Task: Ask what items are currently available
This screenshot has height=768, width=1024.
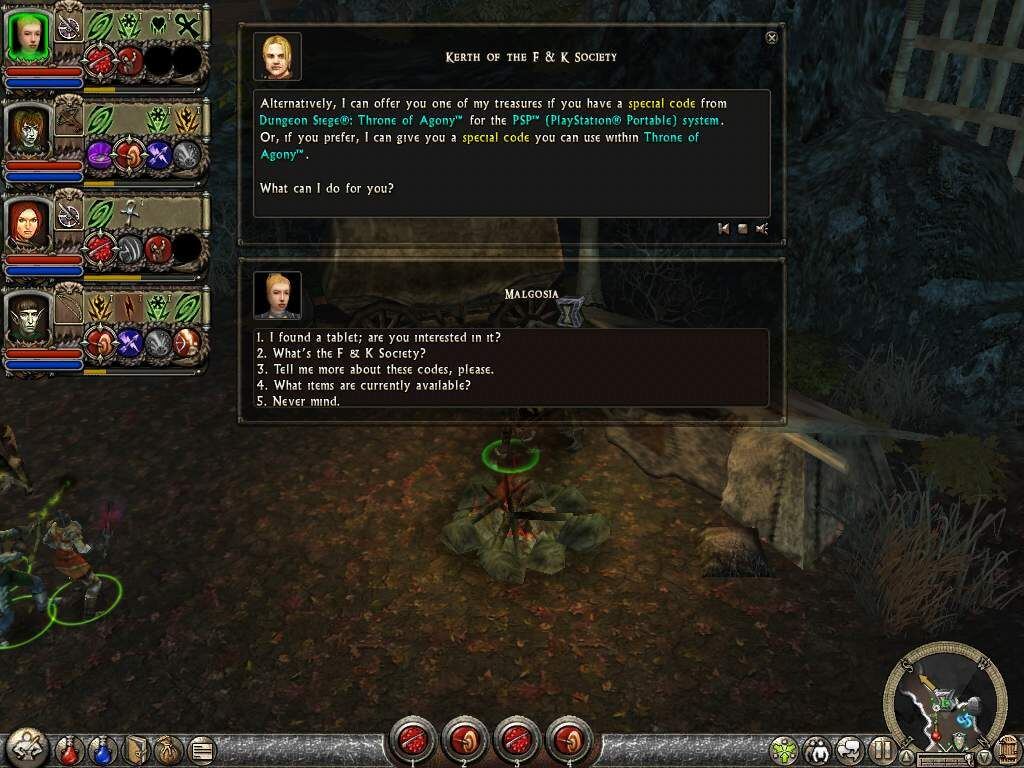Action: 363,385
